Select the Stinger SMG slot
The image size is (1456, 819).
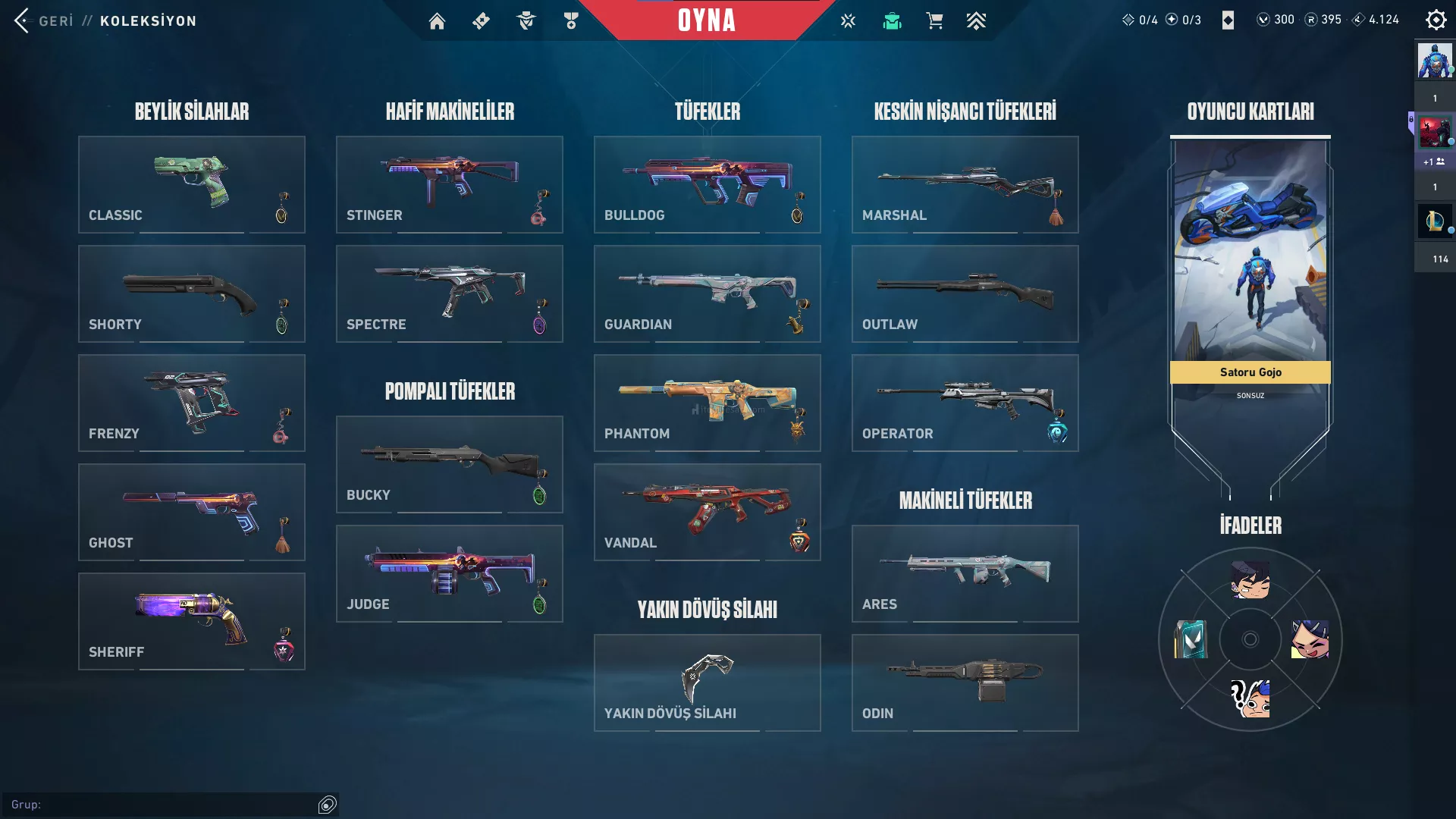pos(449,184)
